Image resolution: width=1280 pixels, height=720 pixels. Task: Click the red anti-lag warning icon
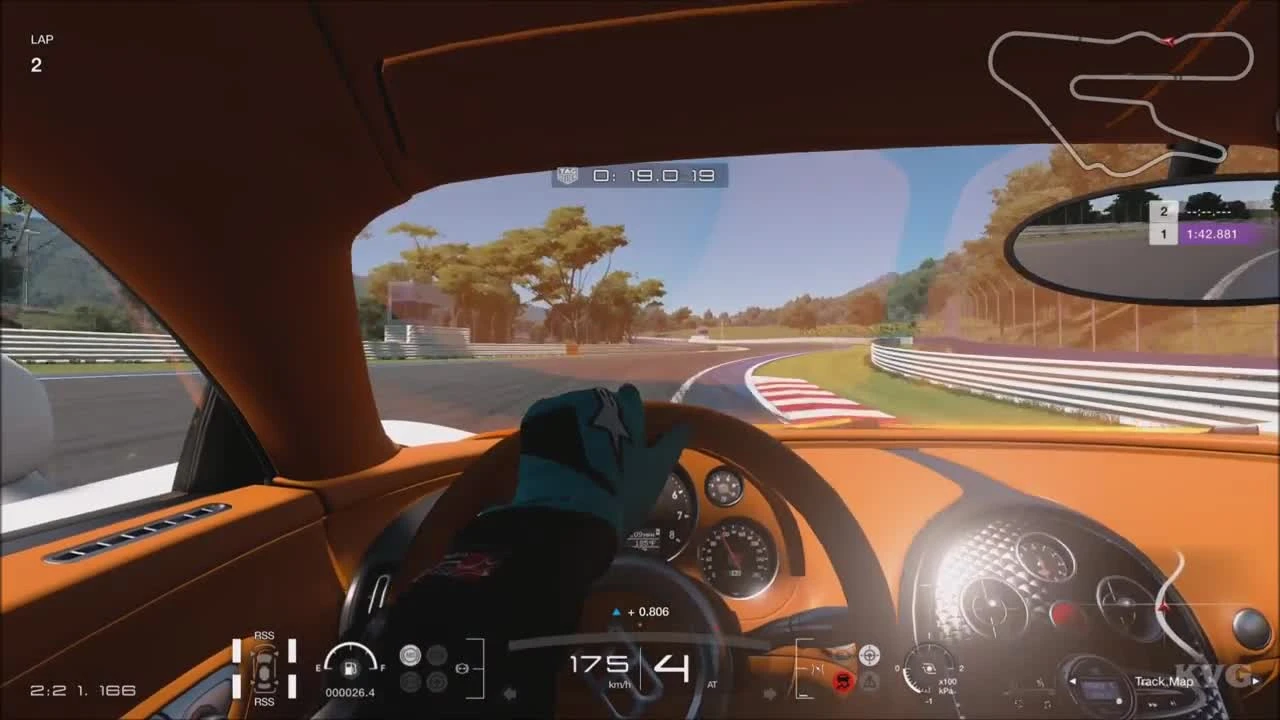842,681
